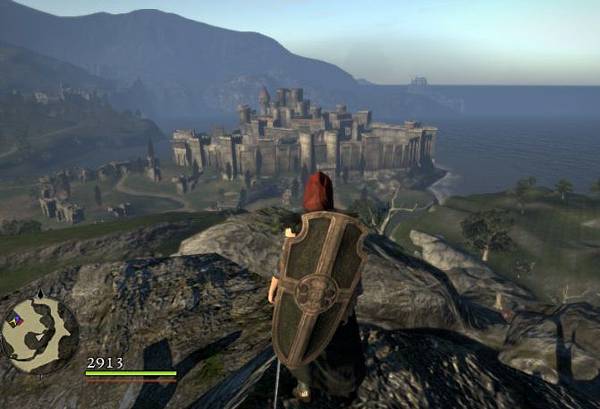Screen dimensions: 600x409
Task: Open the circular minimap
Action: (39, 335)
